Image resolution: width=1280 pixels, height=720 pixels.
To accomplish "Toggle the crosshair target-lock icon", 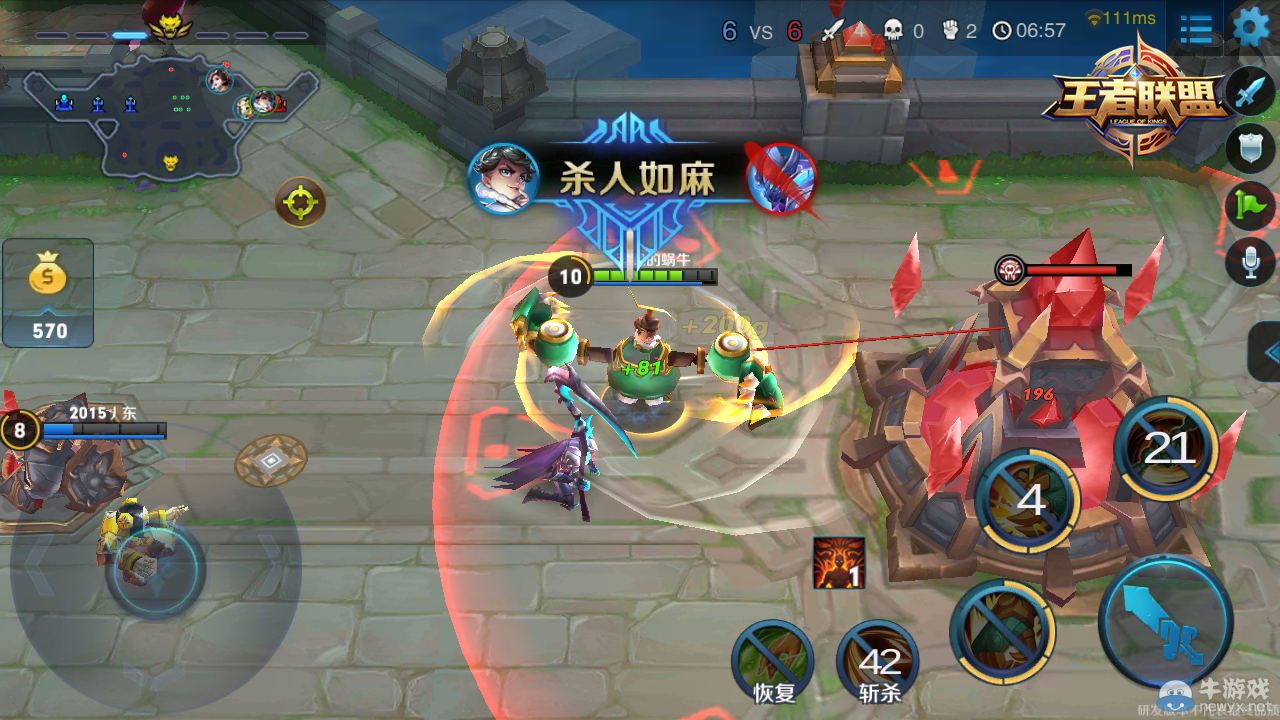I will [x=299, y=202].
